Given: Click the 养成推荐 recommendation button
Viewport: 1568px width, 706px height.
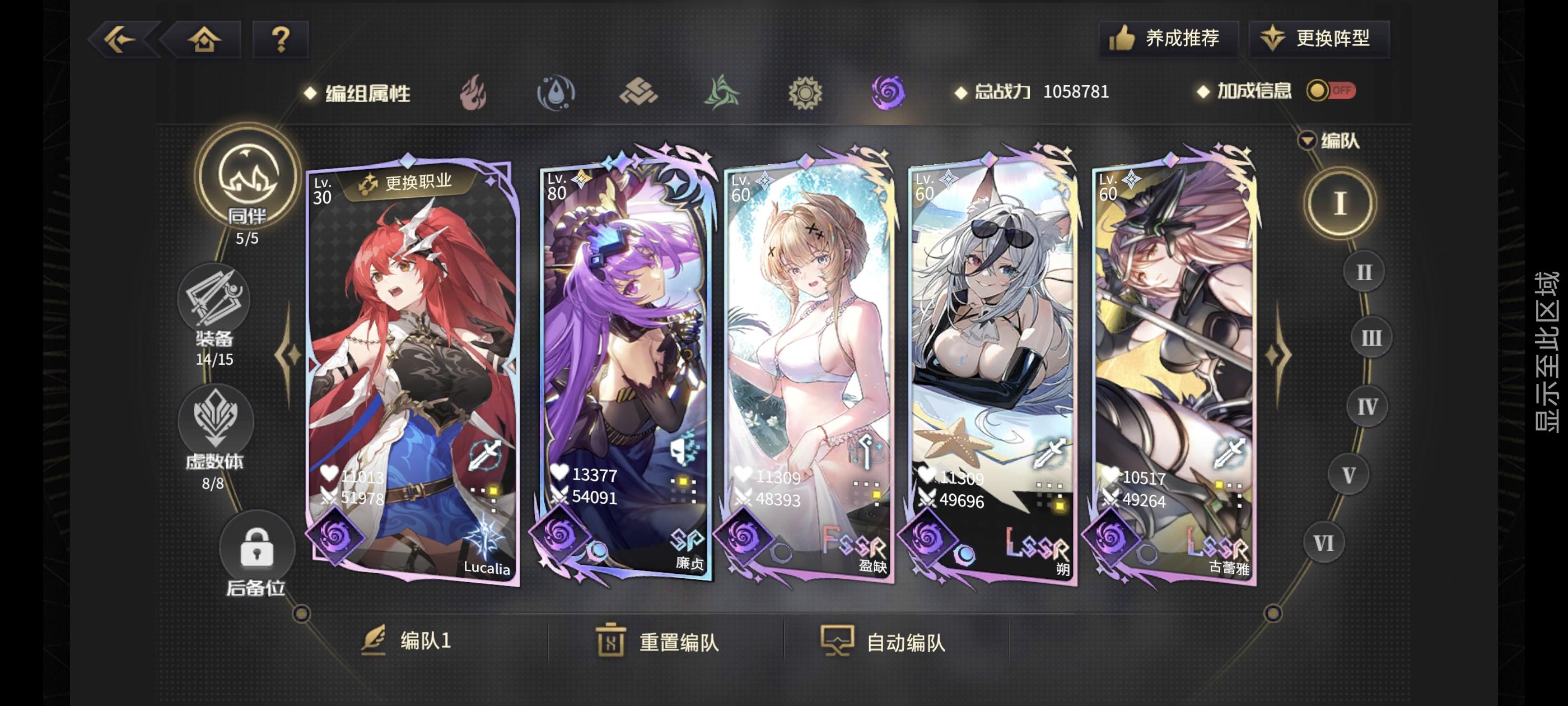Looking at the screenshot, I should [x=1168, y=38].
